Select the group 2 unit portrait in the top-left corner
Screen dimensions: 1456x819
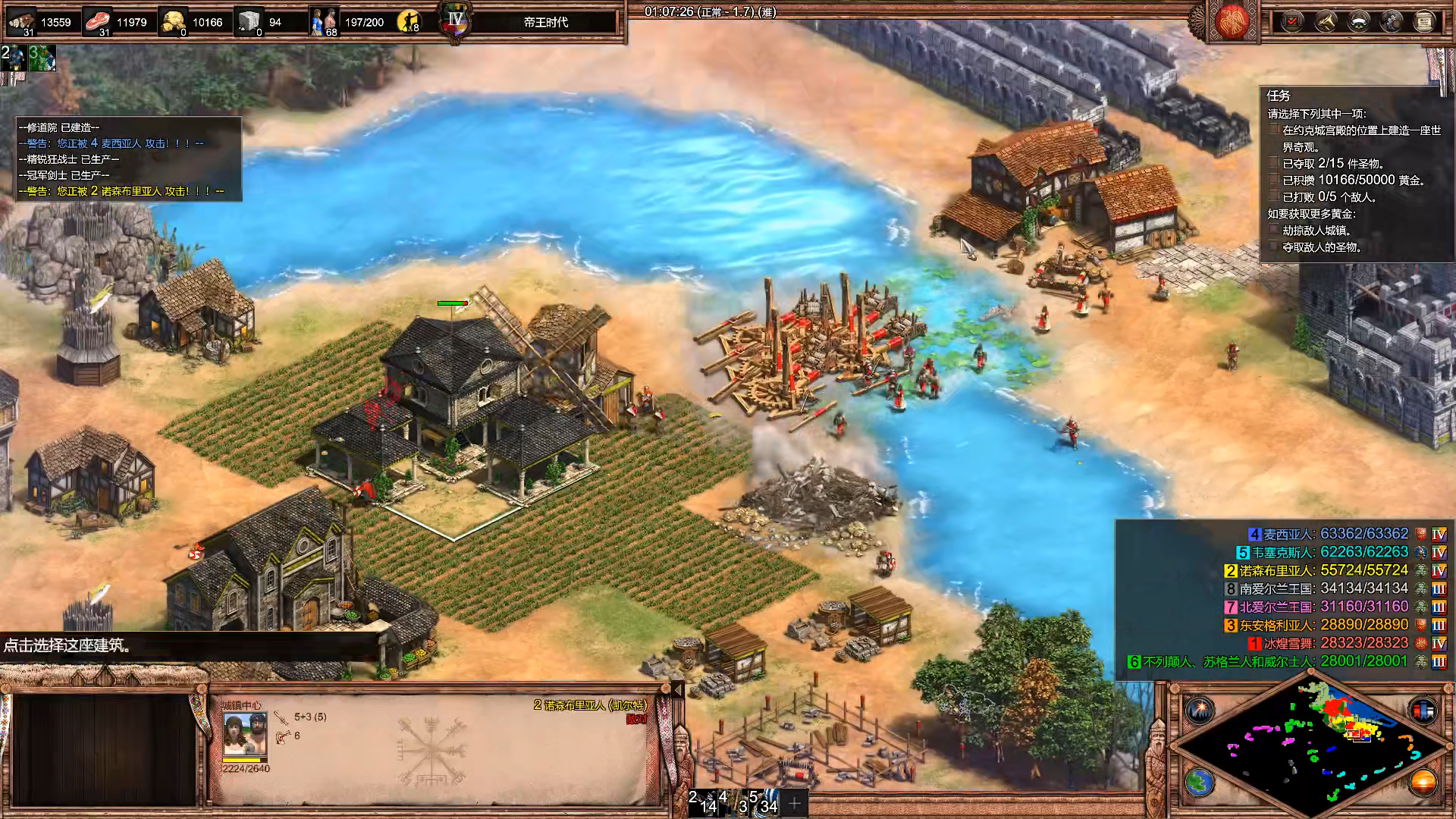[13, 58]
